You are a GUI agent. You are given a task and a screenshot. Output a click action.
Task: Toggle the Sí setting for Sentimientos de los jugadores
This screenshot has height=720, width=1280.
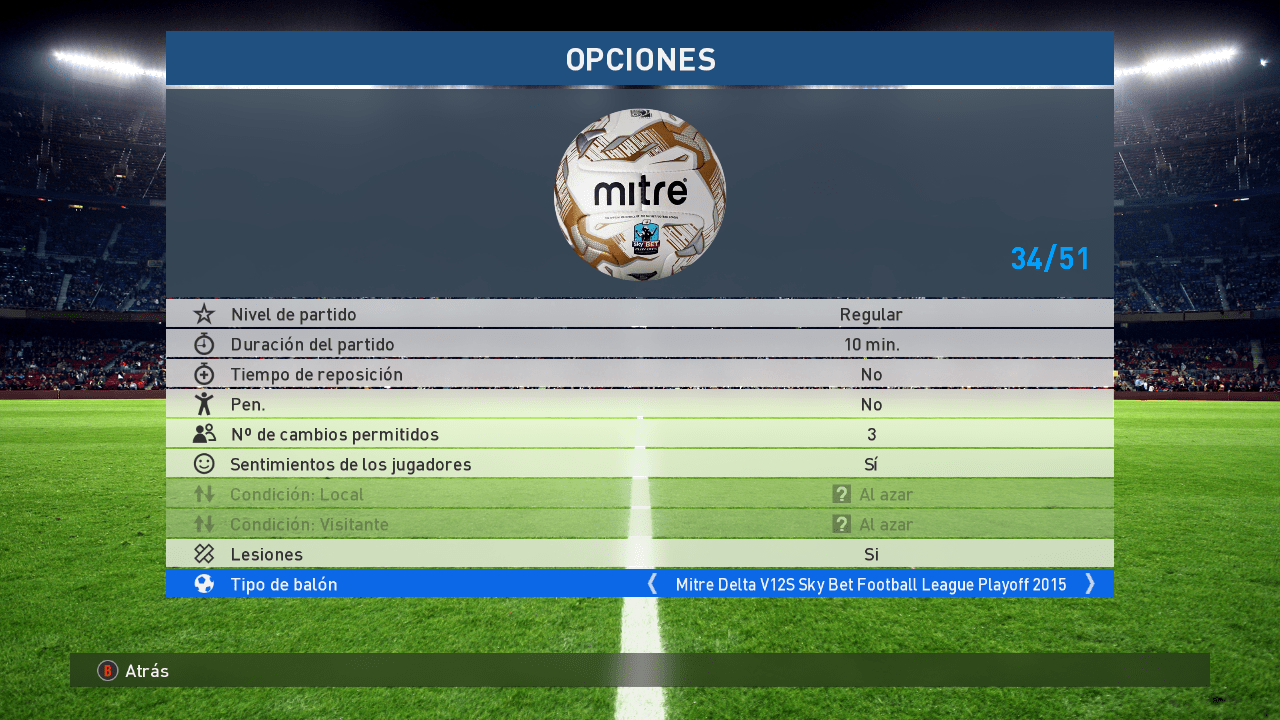click(870, 464)
